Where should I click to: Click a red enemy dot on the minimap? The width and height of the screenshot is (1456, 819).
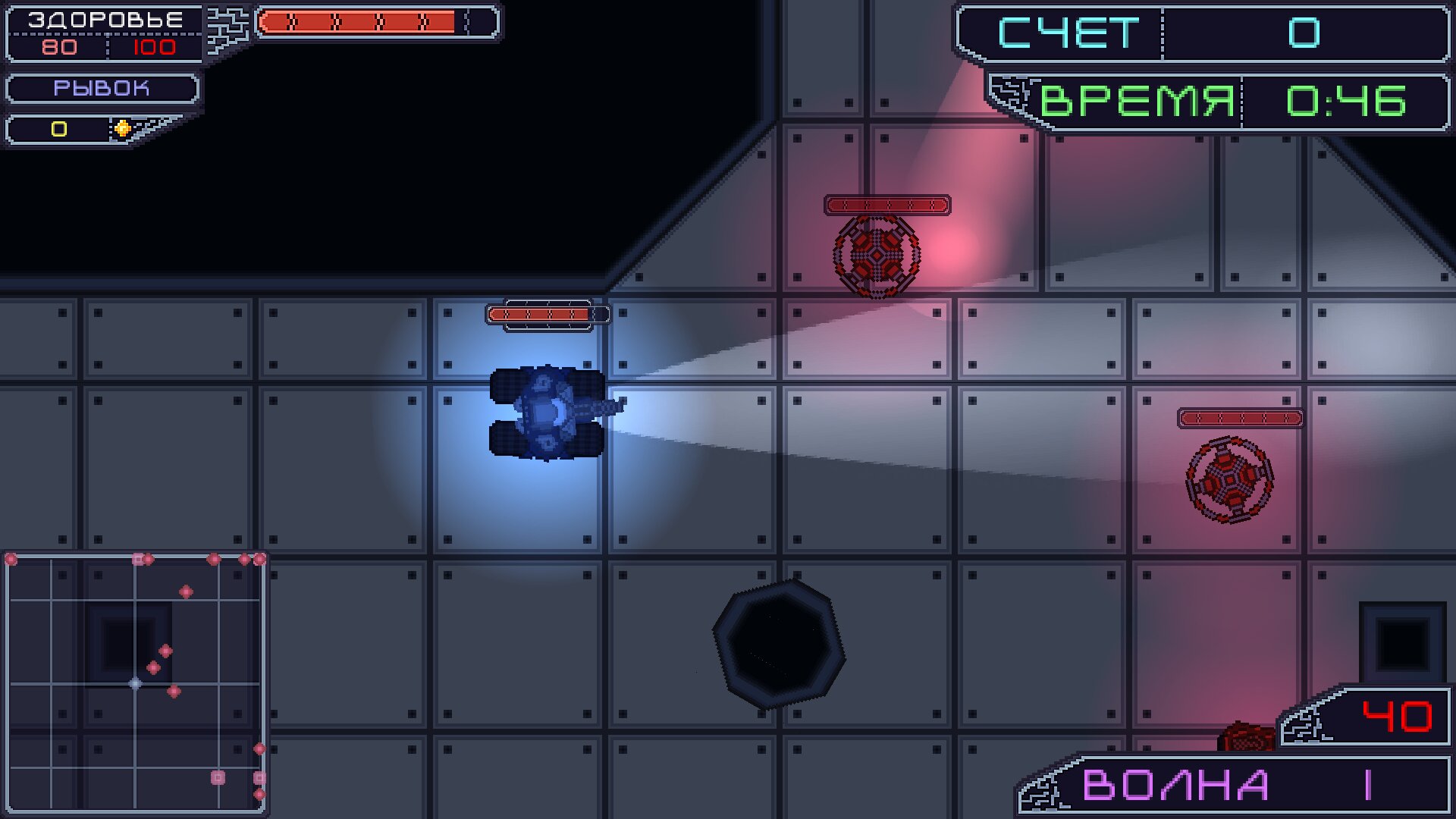pos(165,652)
